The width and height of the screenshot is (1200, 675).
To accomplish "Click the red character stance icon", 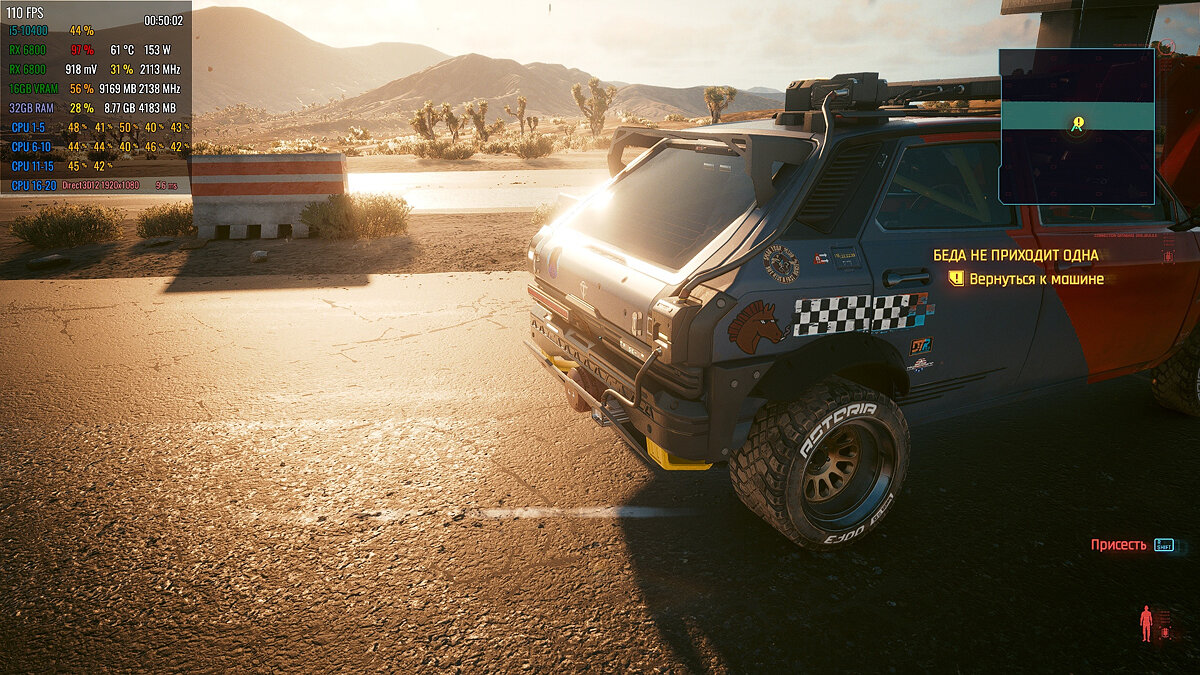I will point(1146,623).
